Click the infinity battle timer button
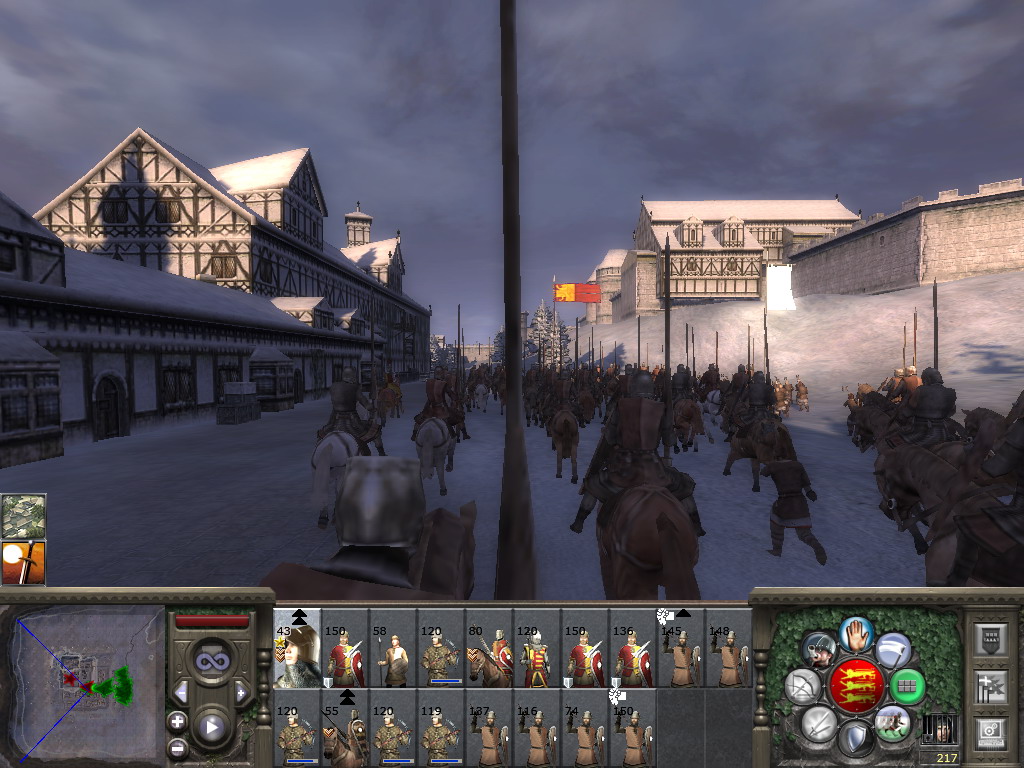1024x768 pixels. click(x=211, y=661)
